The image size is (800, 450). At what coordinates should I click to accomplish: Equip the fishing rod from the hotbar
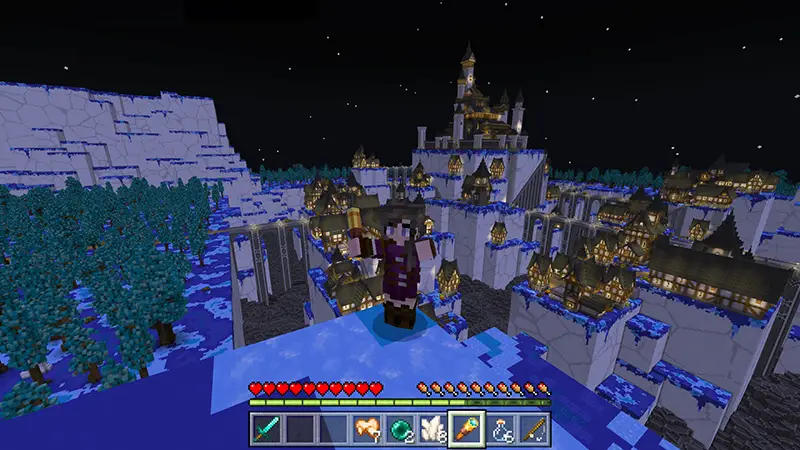click(535, 429)
